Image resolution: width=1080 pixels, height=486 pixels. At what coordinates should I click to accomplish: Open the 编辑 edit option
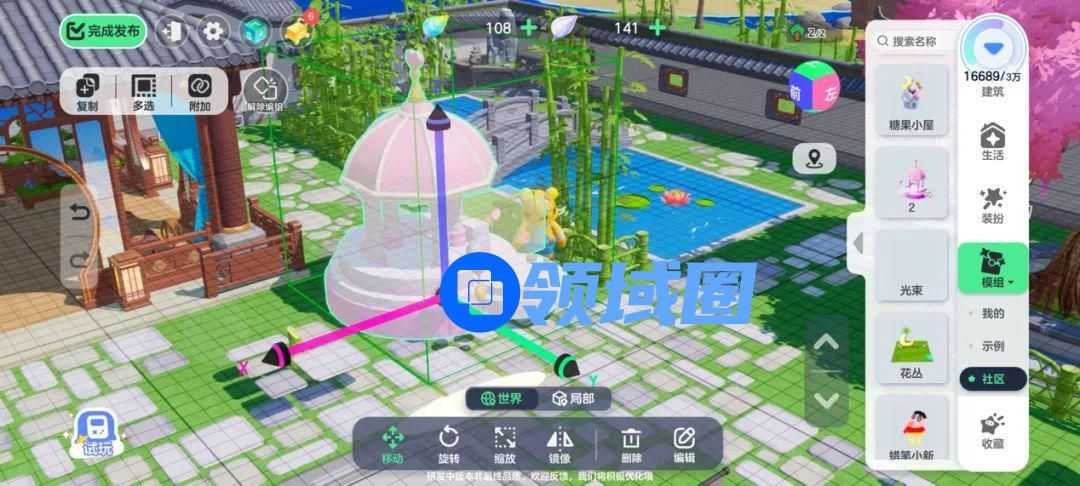click(684, 444)
